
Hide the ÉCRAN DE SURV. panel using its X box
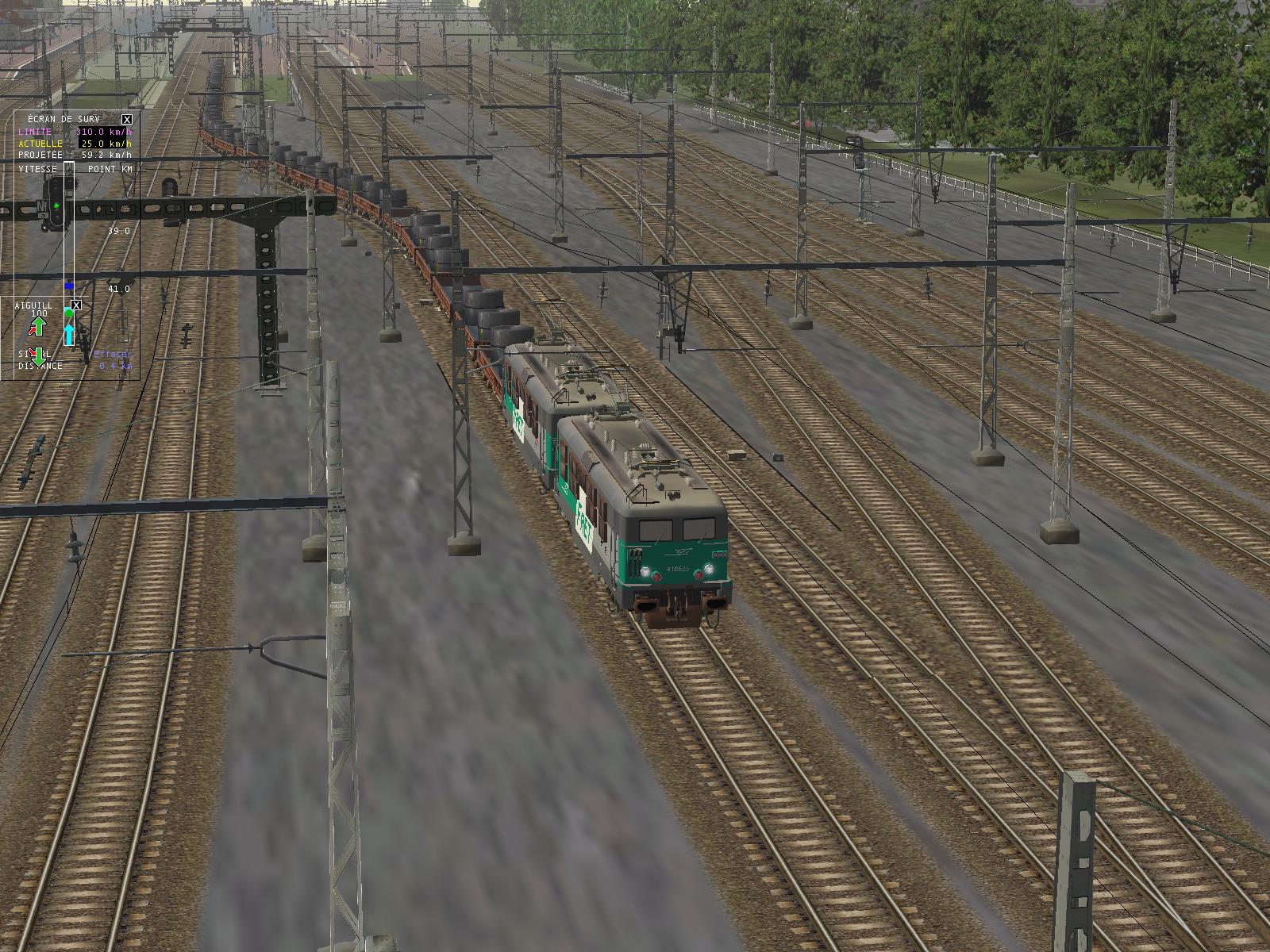click(126, 119)
